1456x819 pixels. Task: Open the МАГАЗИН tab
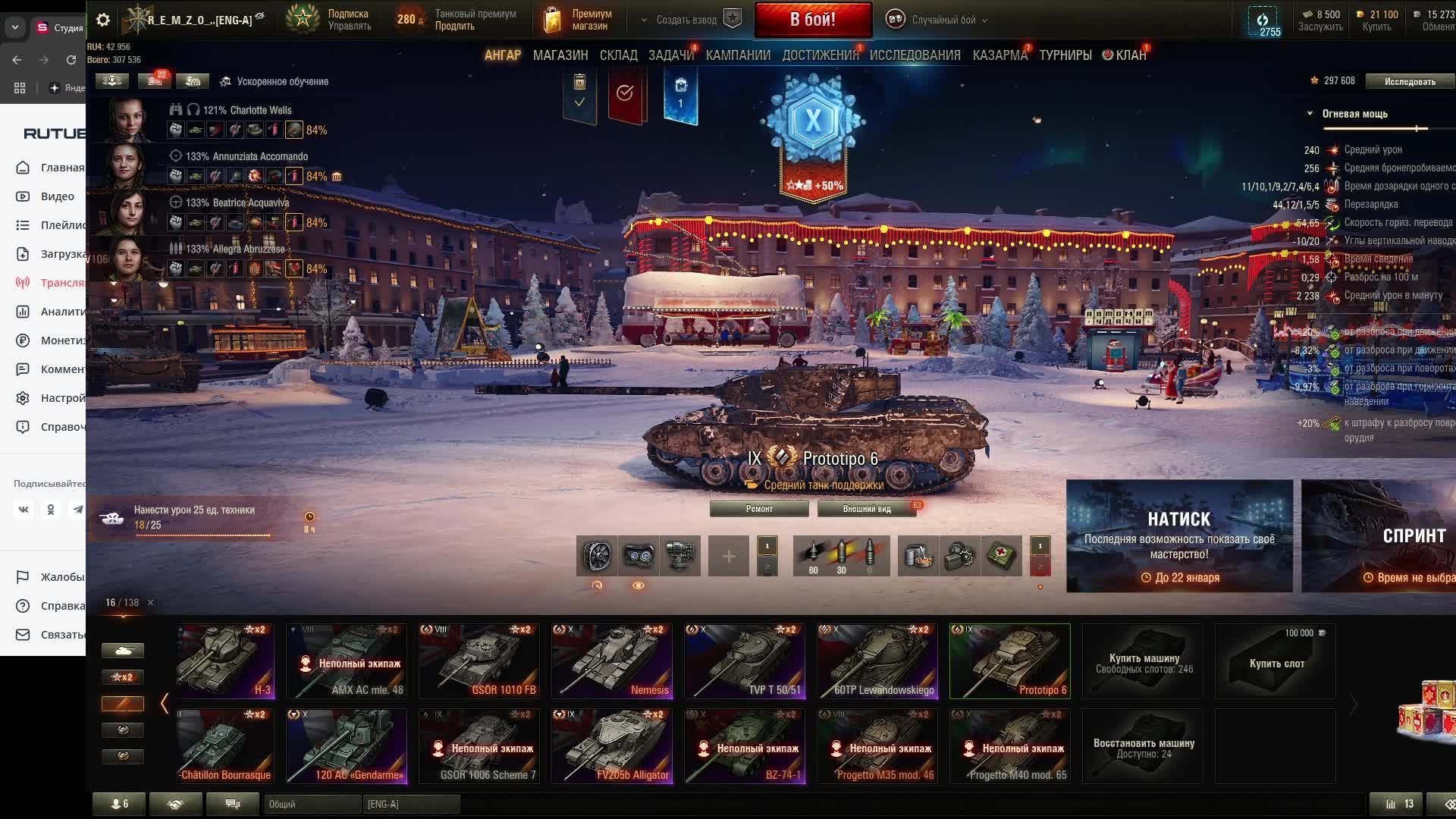click(560, 55)
